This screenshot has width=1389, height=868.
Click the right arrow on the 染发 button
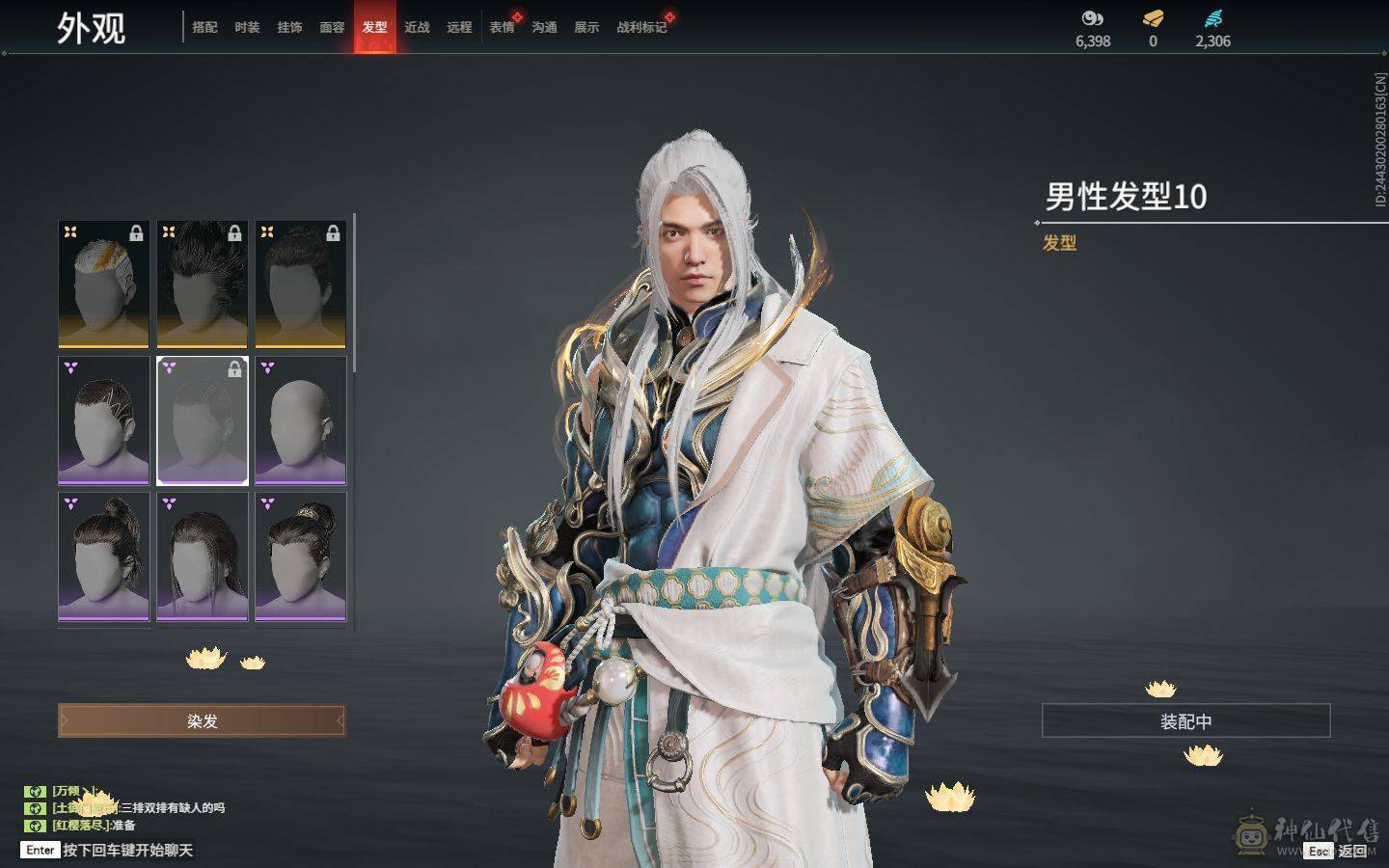[x=339, y=720]
